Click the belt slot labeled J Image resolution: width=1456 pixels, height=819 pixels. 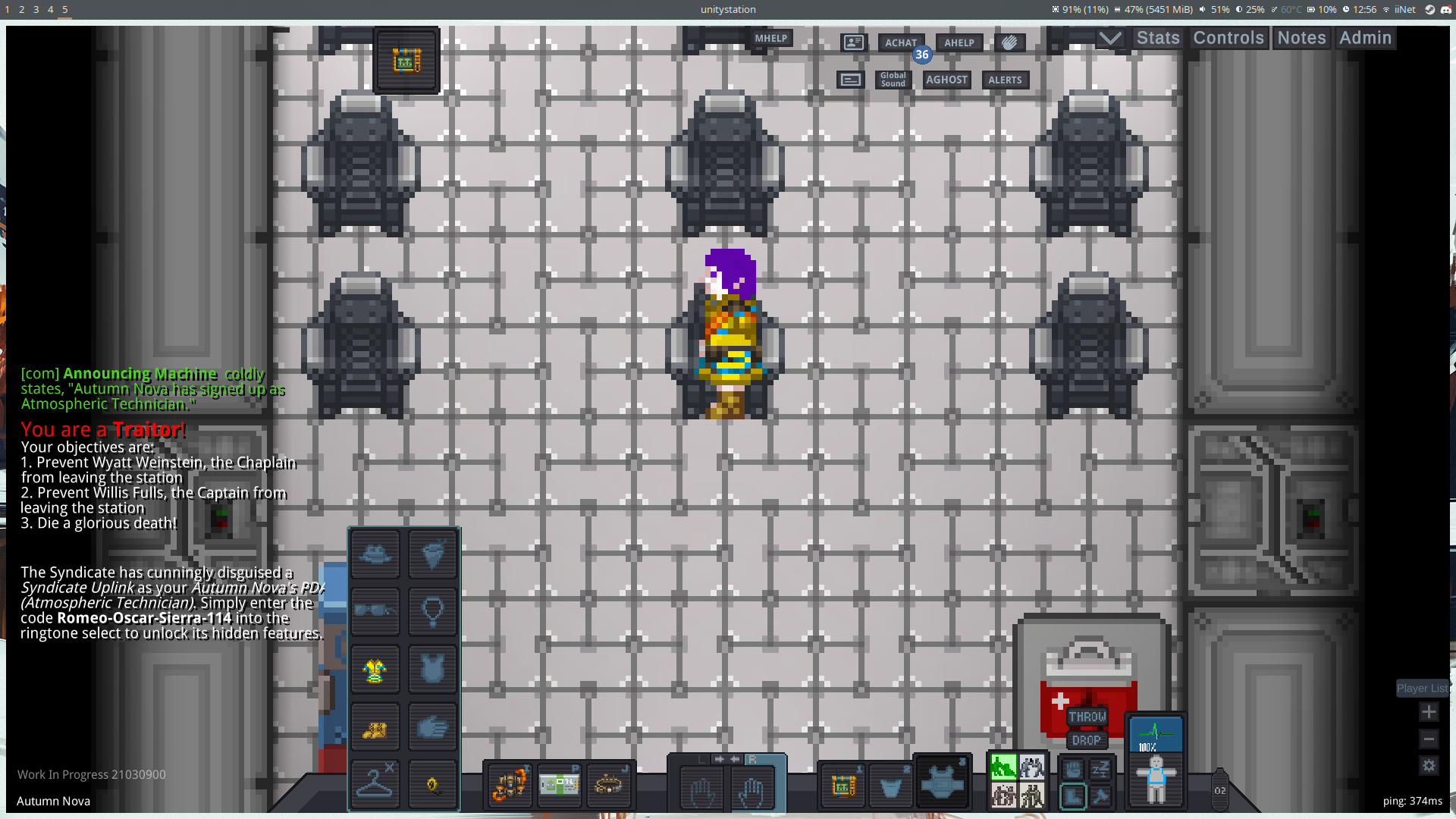(x=610, y=787)
